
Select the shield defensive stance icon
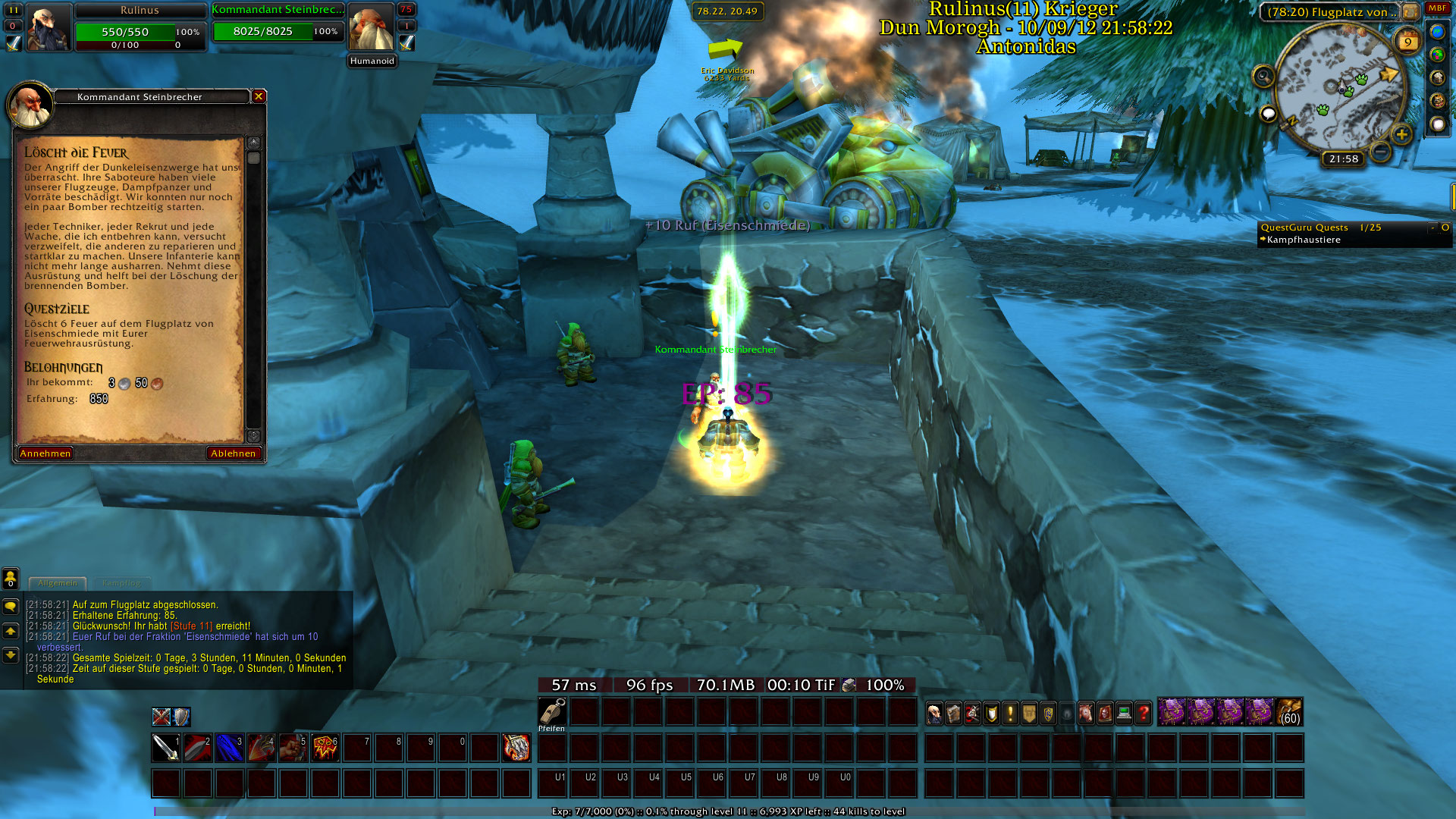181,717
